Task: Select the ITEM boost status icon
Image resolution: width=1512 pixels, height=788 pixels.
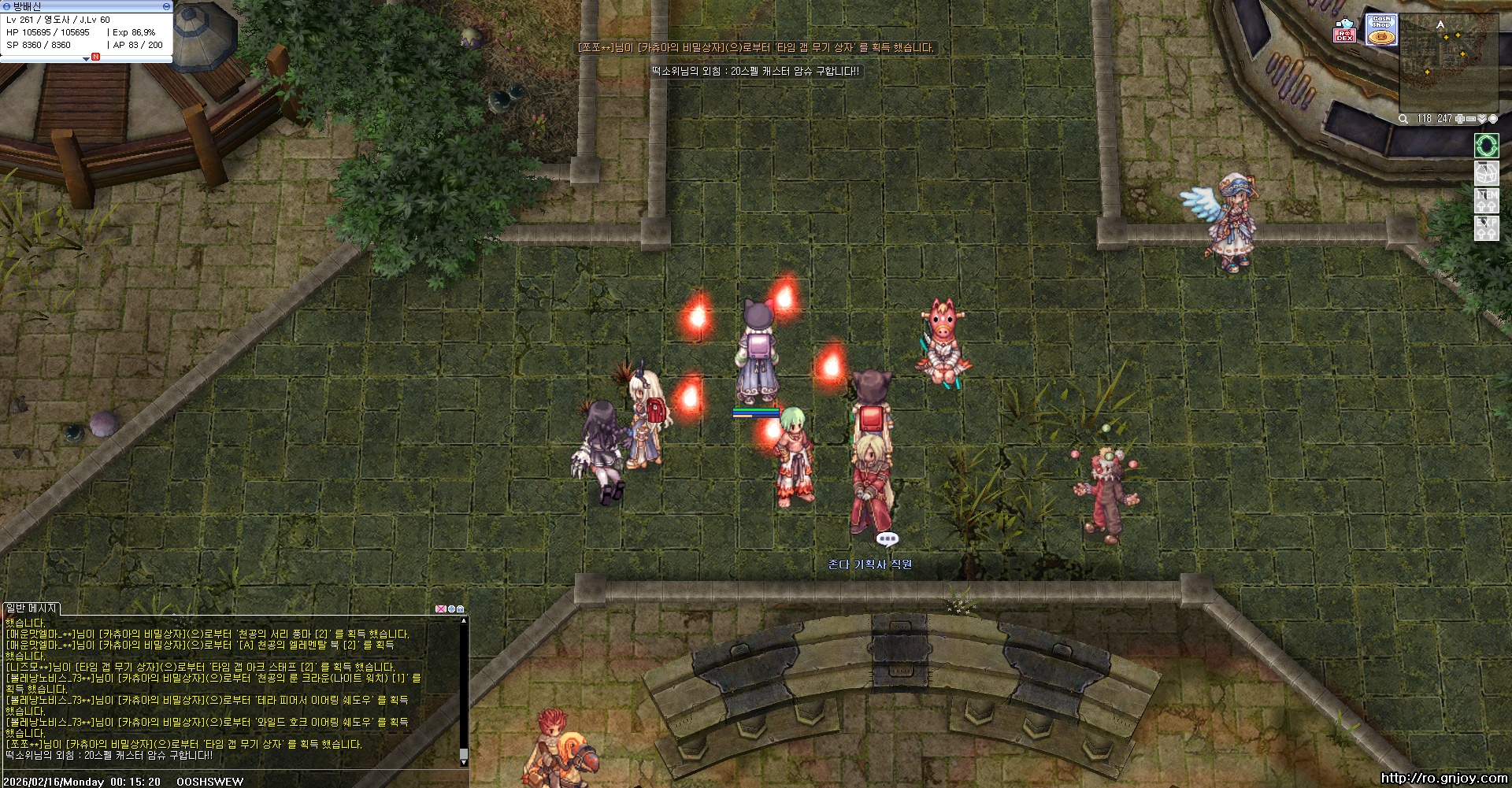Action: click(1486, 200)
